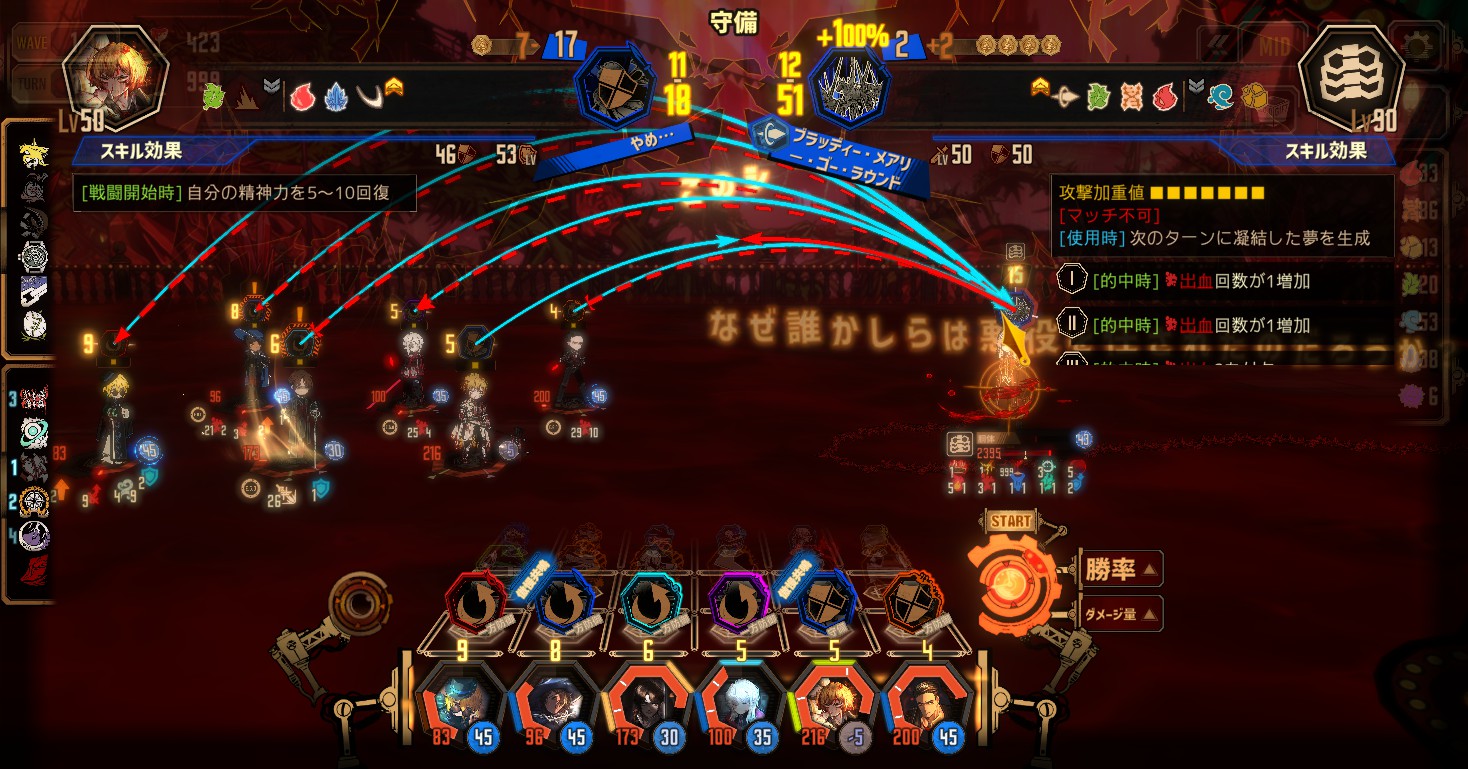
Task: Inspect the enemy's ブラッディー・メアリー skill icon
Action: click(x=850, y=88)
